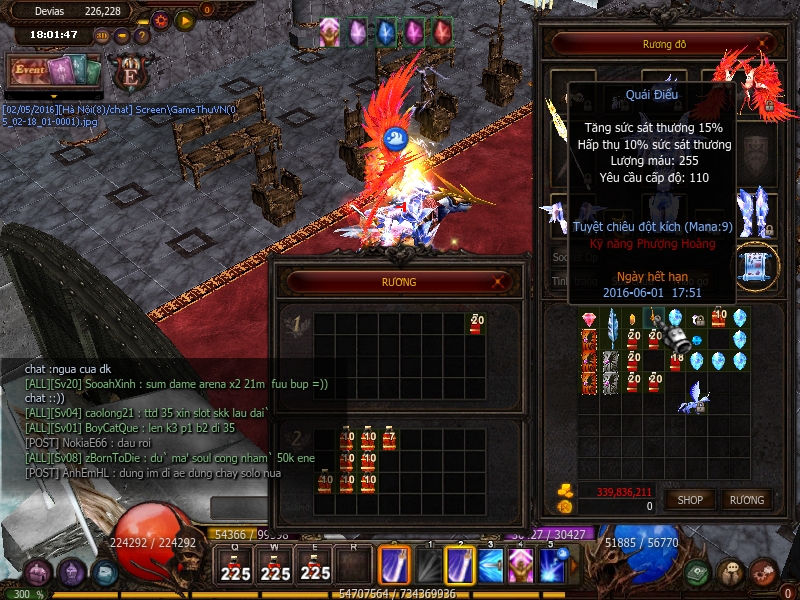800x600 pixels.
Task: Toggle the 3D view button
Action: coord(102,35)
